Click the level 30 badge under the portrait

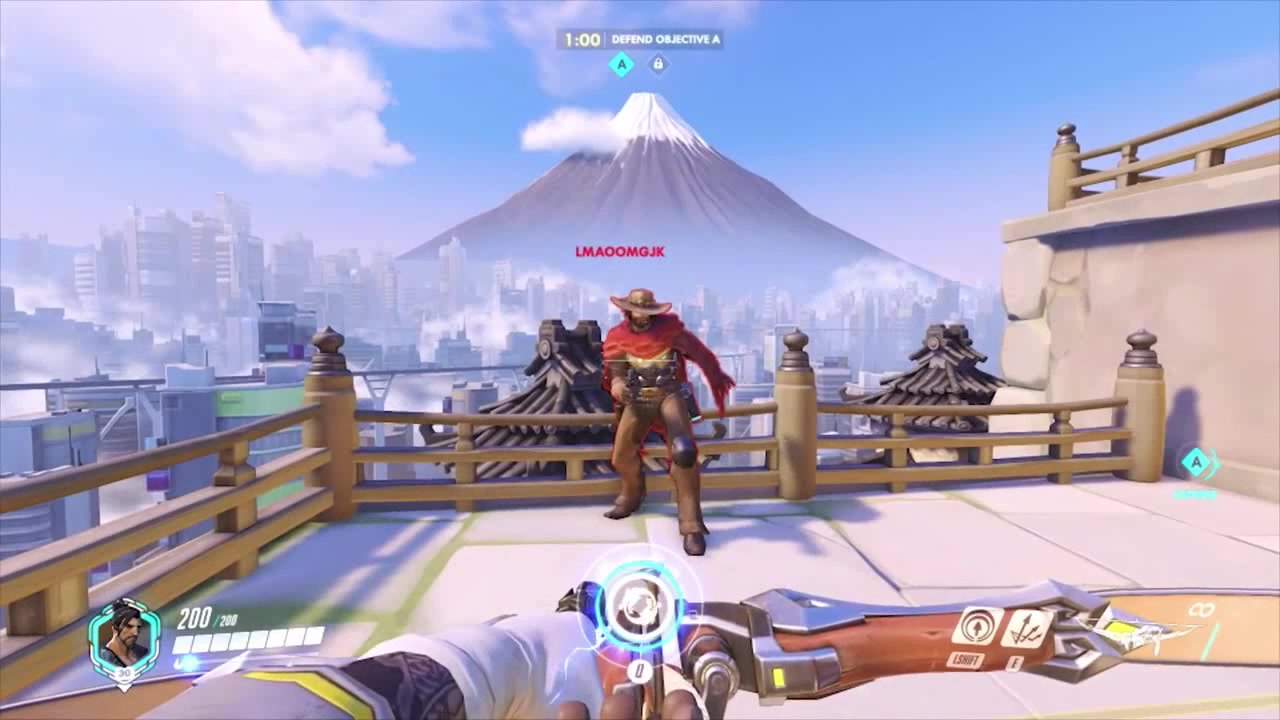[x=124, y=673]
